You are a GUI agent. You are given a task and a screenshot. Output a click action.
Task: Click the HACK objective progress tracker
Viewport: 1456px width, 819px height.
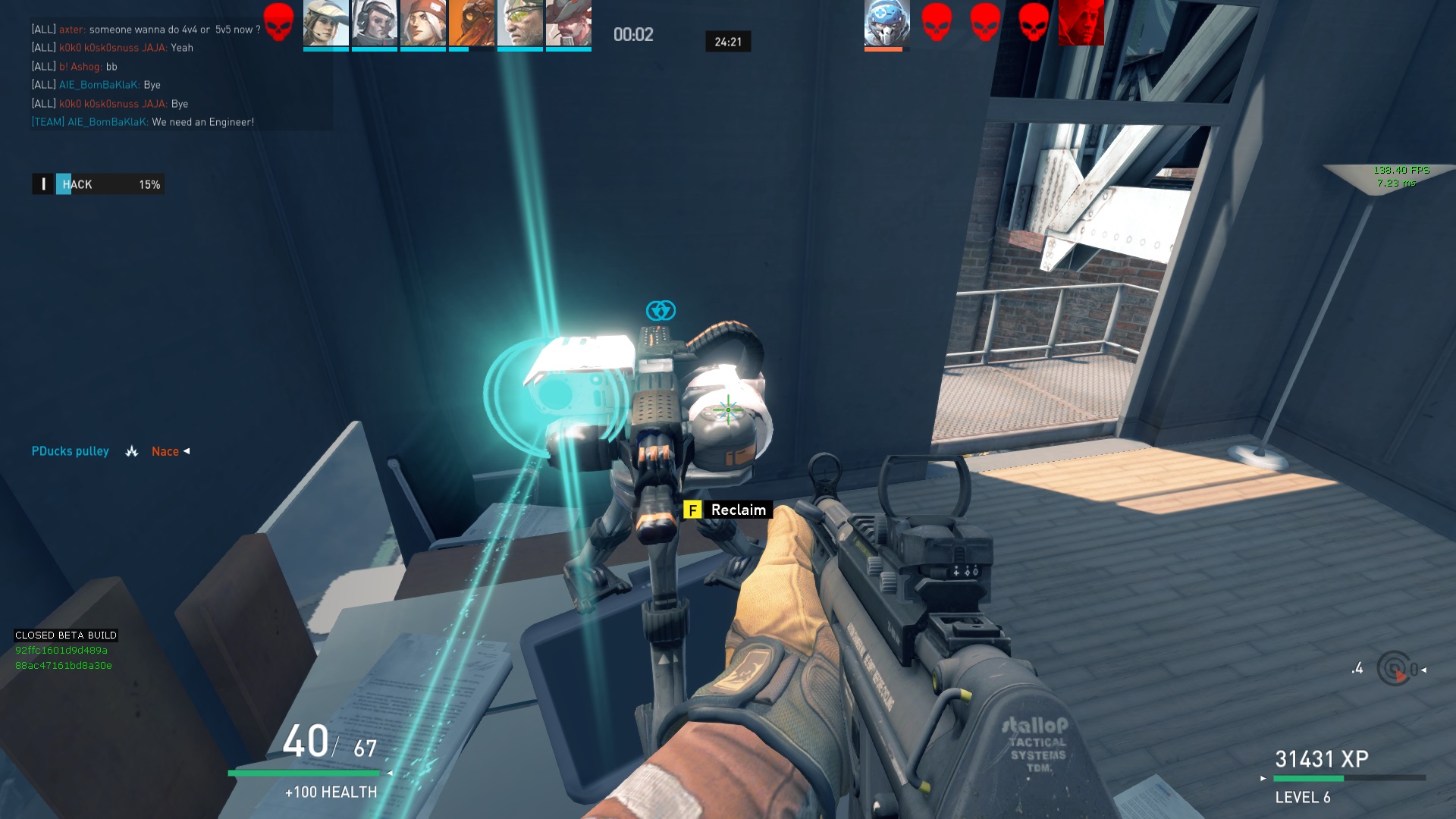point(99,184)
